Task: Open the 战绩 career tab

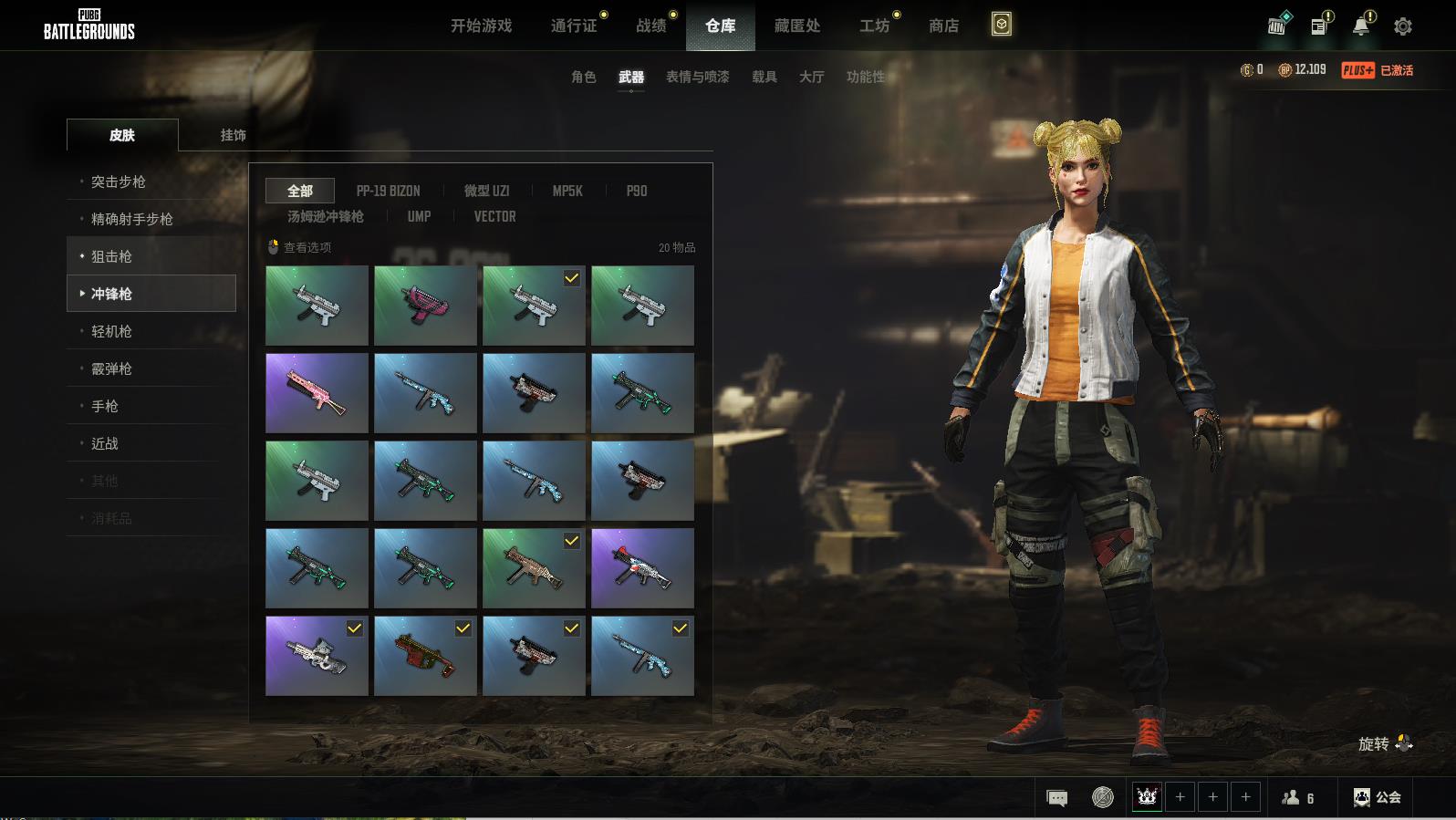Action: pos(651,26)
